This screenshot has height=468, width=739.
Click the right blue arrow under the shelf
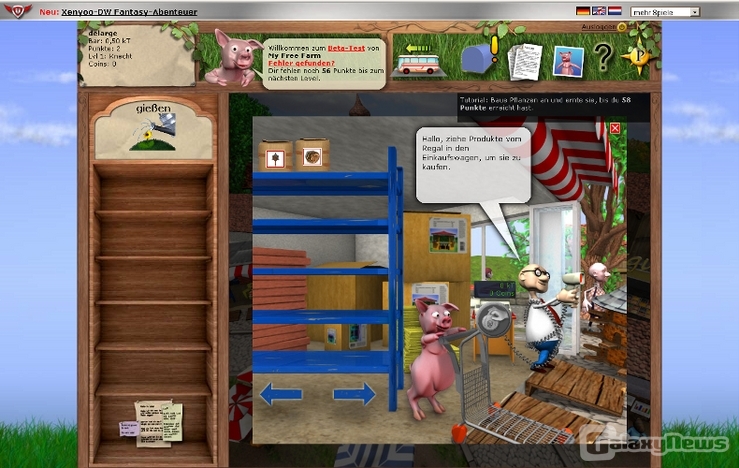(x=354, y=394)
